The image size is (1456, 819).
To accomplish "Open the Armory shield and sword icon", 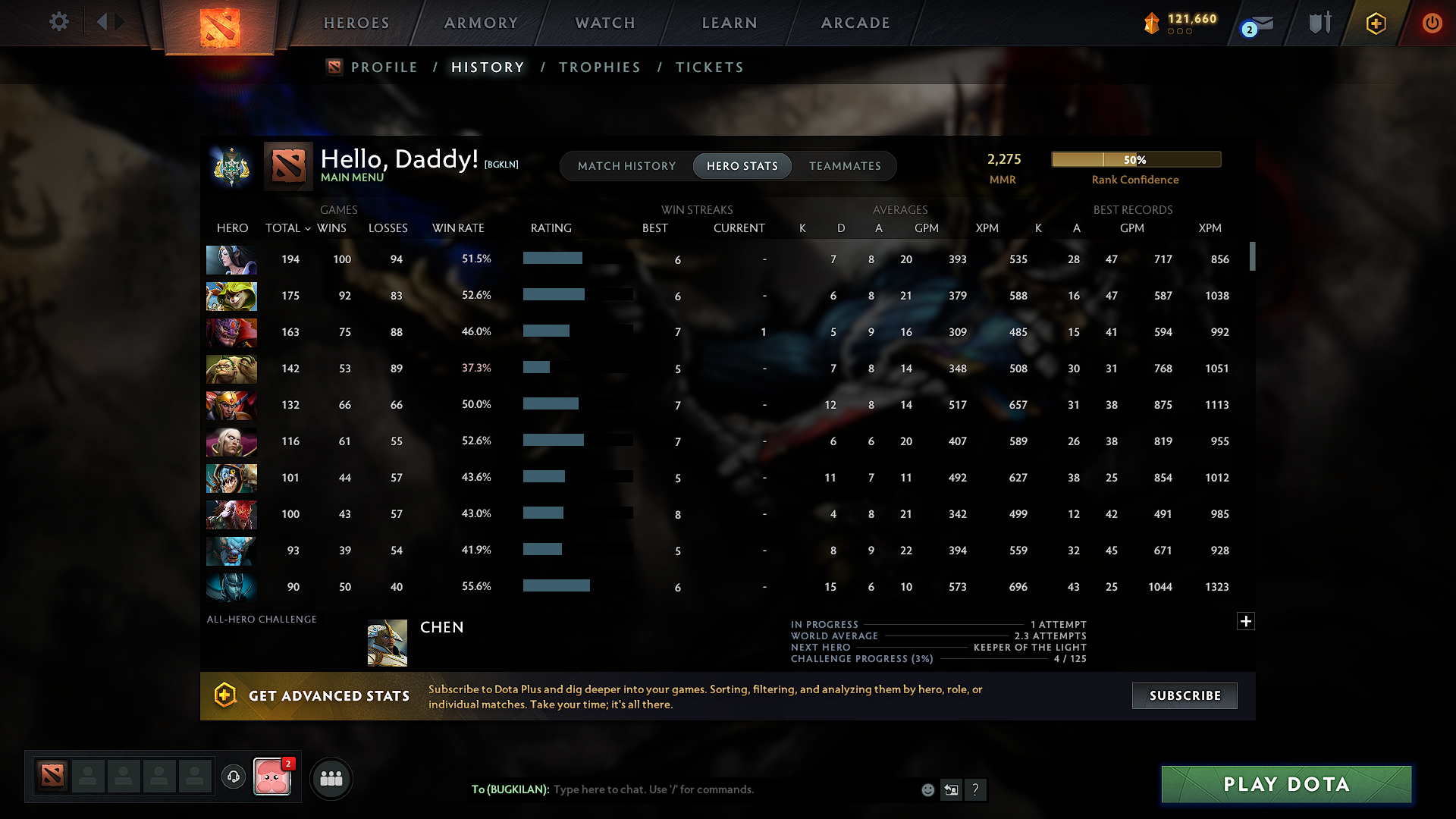I will [x=1319, y=23].
